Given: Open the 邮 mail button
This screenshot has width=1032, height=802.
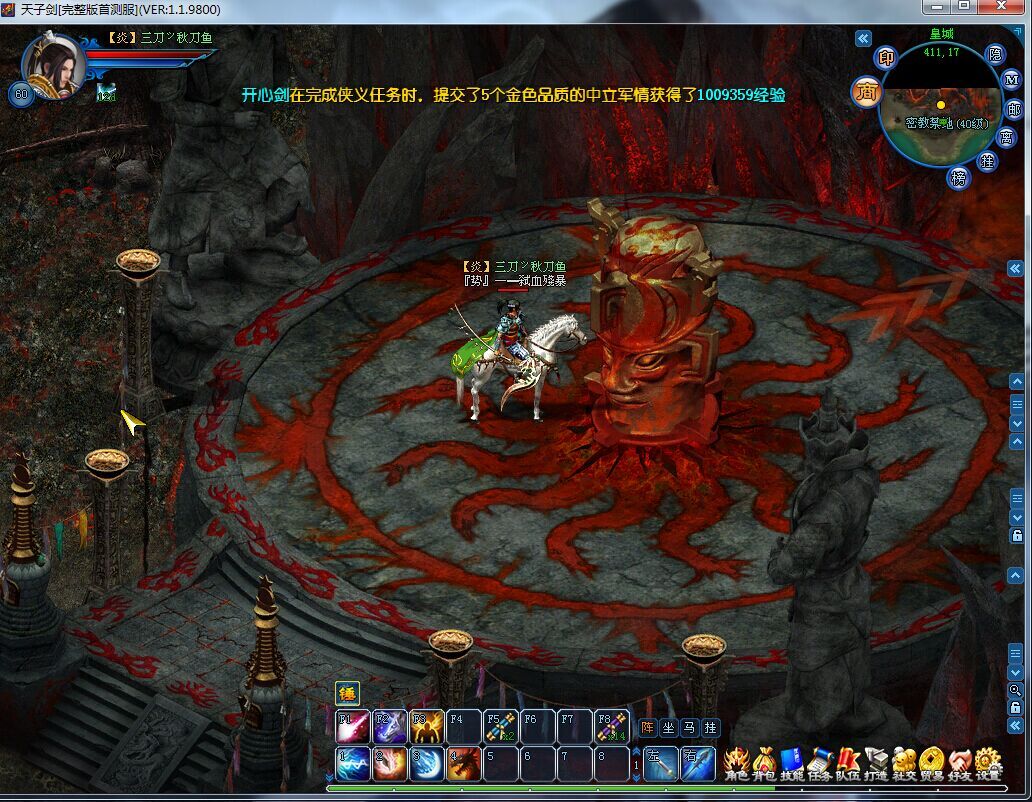Looking at the screenshot, I should click(1014, 110).
